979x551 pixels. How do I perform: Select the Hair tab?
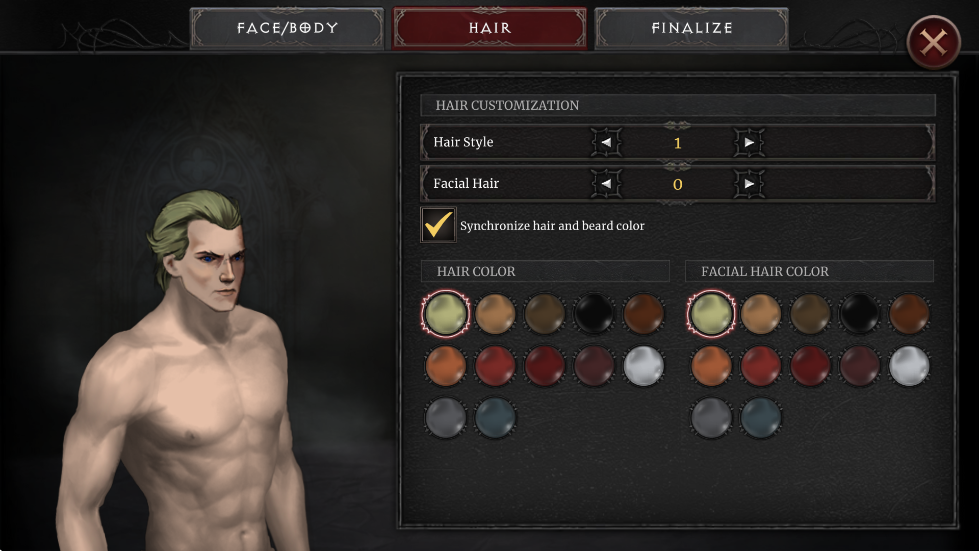pyautogui.click(x=489, y=28)
